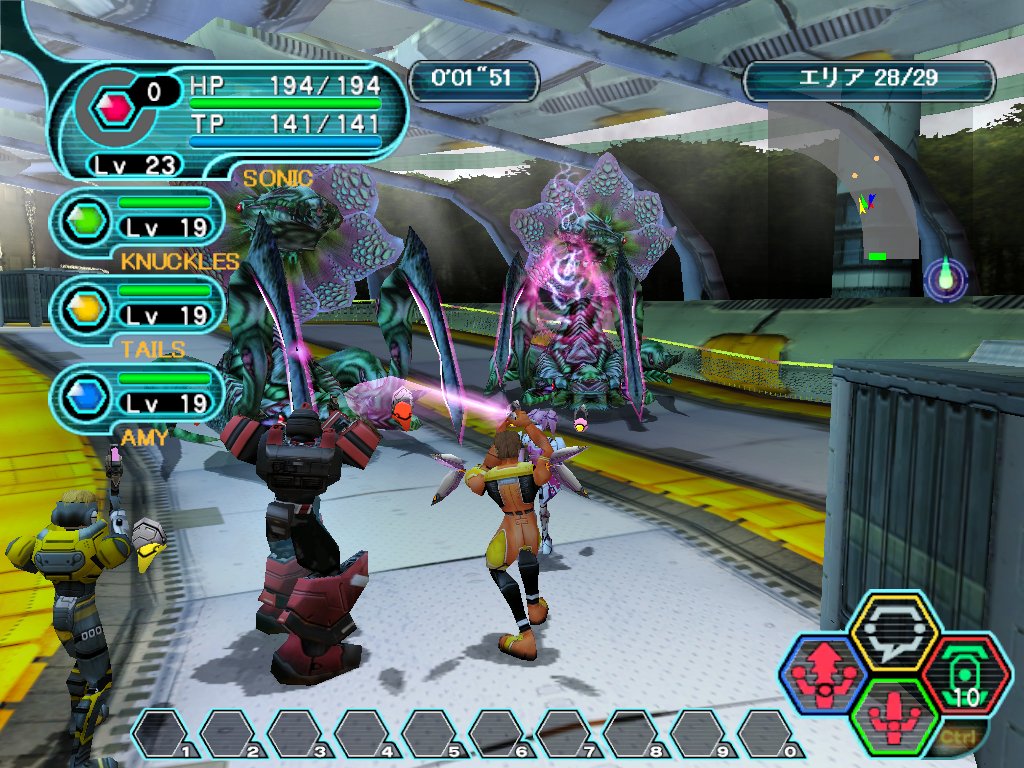Select the party member panel with yellow gem

(137, 303)
